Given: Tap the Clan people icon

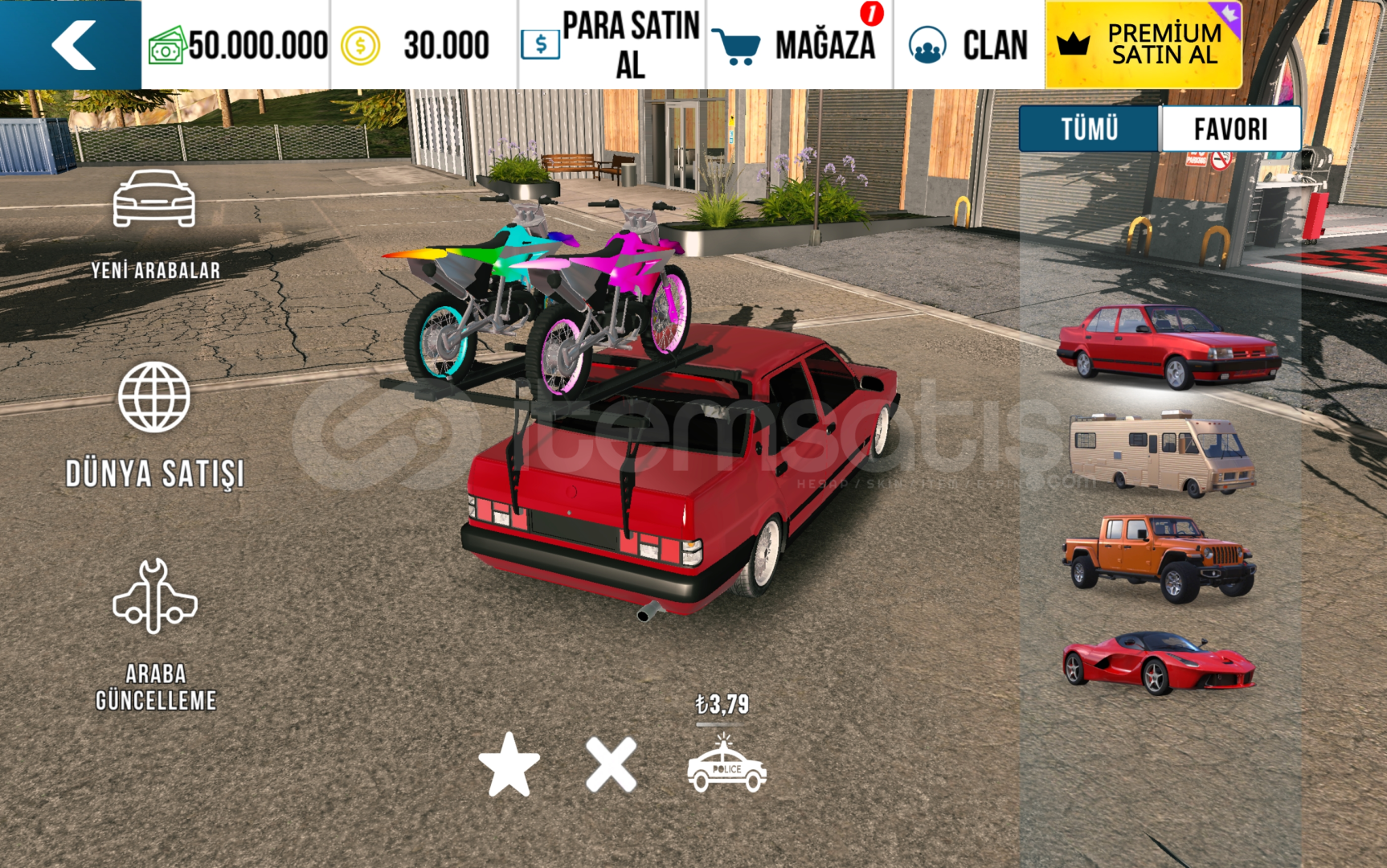Looking at the screenshot, I should (928, 44).
